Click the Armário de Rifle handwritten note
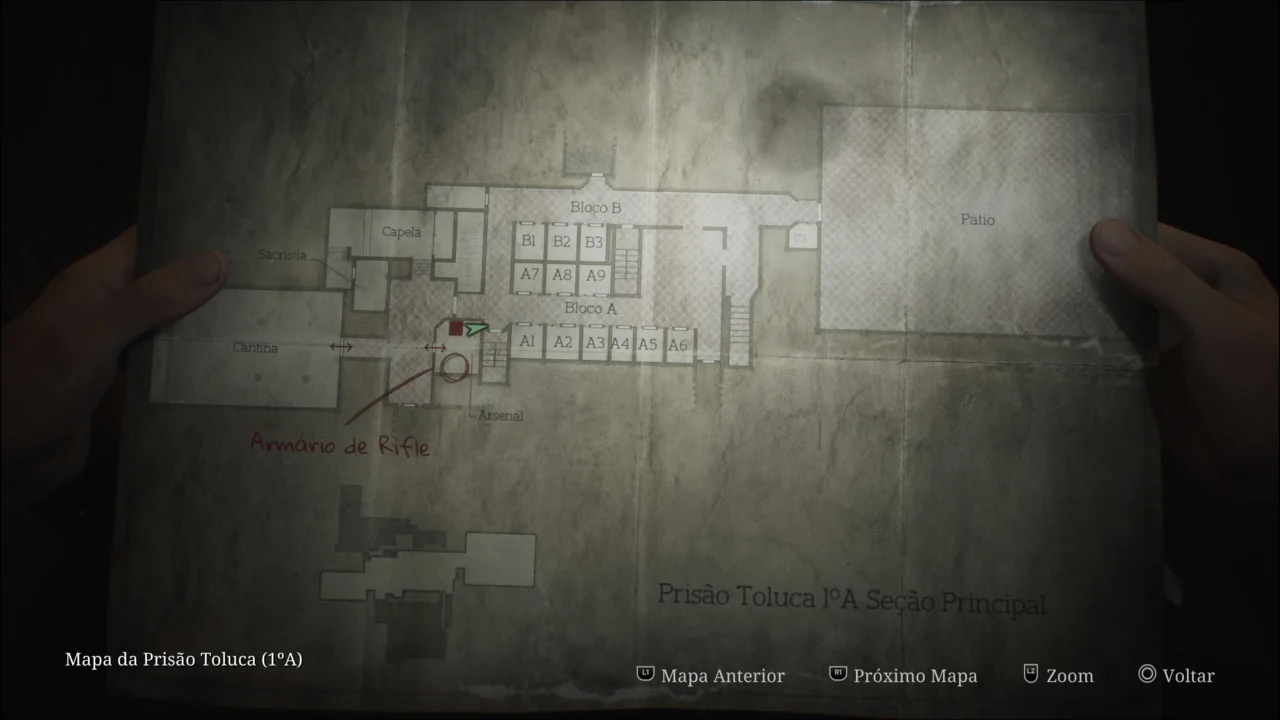Screen dimensions: 1280x720 point(341,447)
